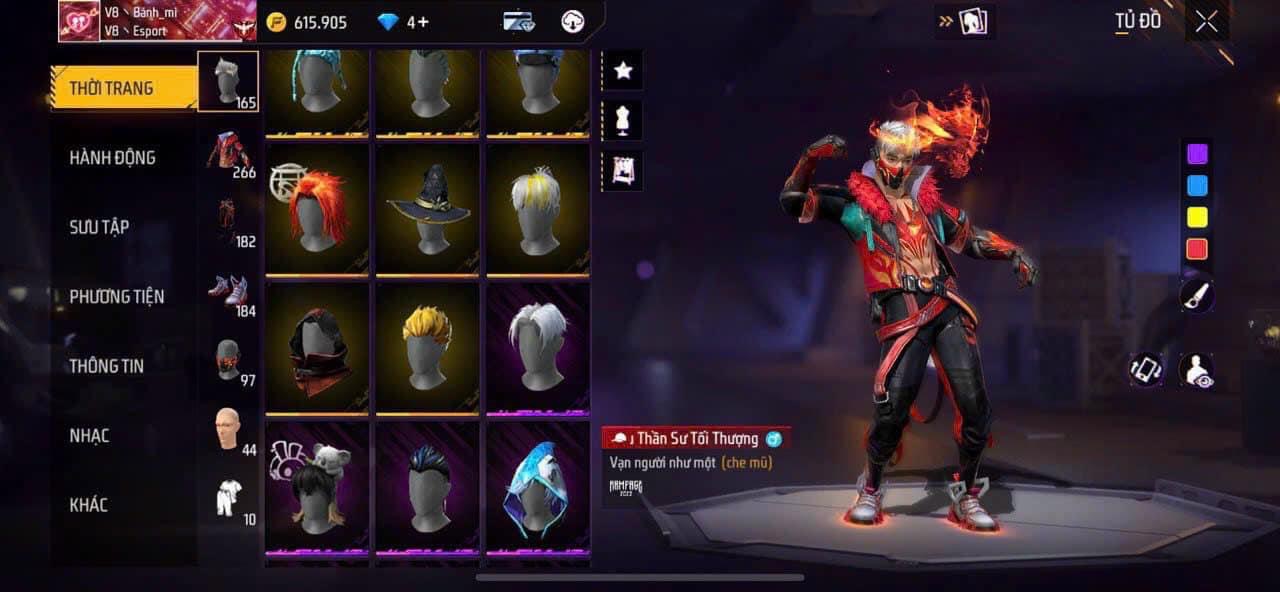Viewport: 1280px width, 592px height.
Task: Choose the yellow color swatch
Action: click(x=1196, y=217)
